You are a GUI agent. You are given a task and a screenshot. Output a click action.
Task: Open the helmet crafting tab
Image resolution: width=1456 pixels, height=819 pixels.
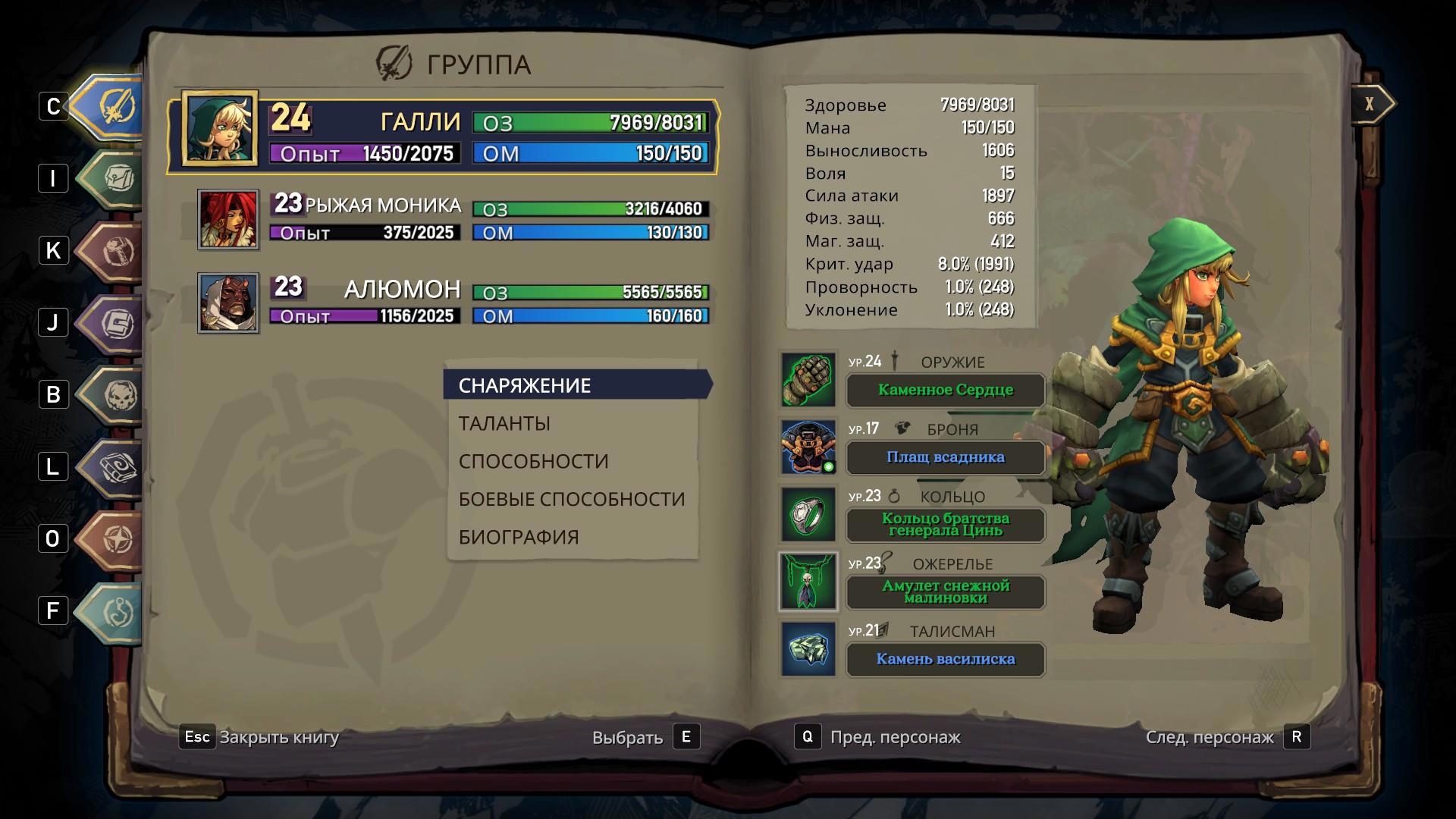pos(115,251)
